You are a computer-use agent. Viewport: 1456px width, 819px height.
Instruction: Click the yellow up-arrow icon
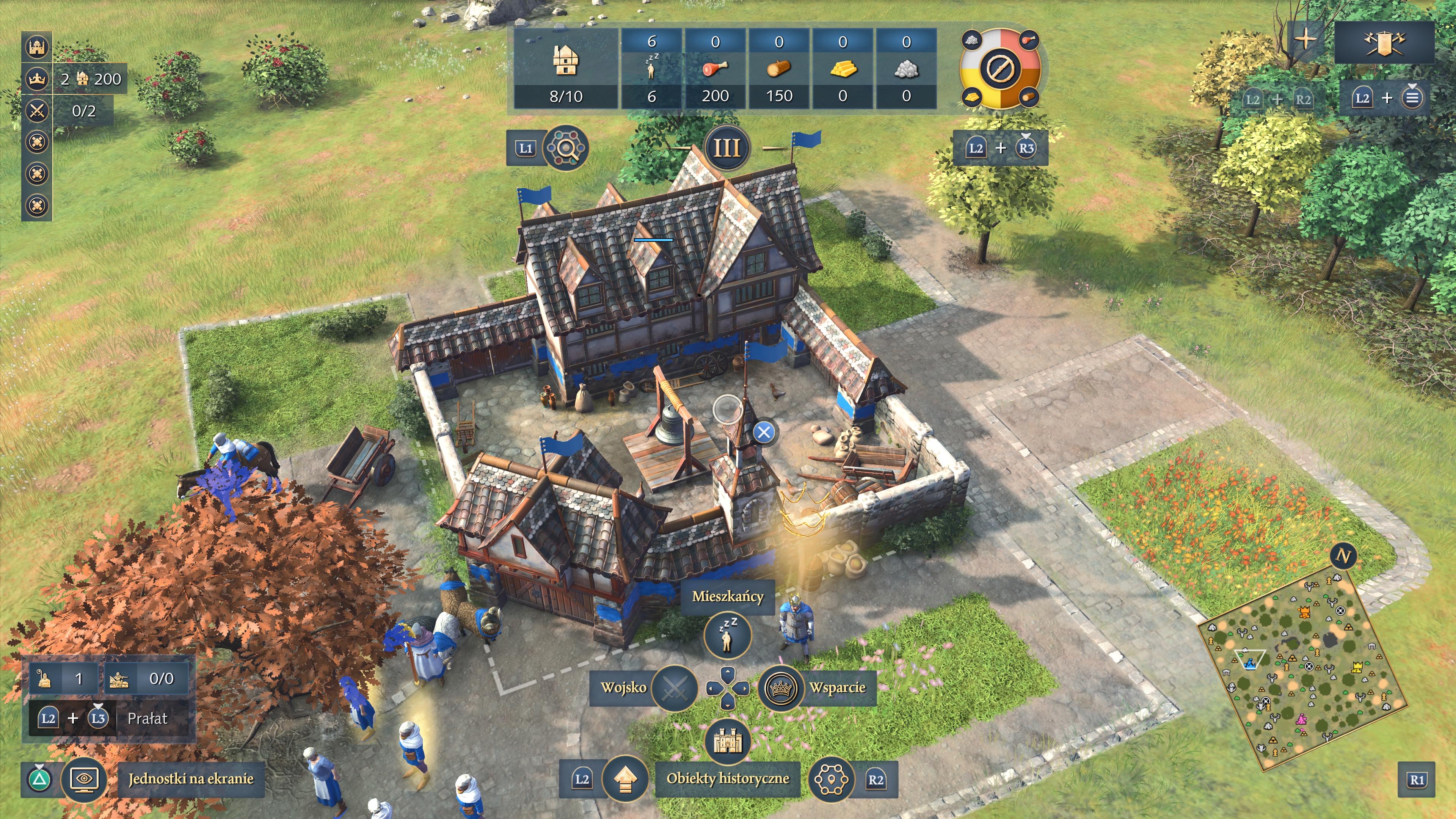tap(624, 780)
